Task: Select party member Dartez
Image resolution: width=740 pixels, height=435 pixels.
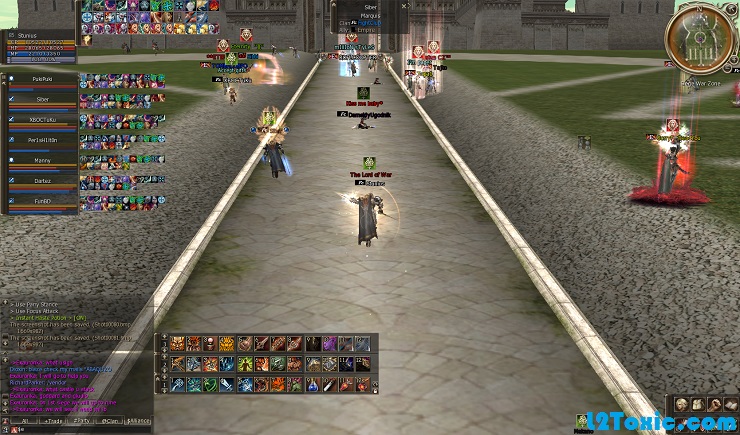Action: click(x=41, y=181)
